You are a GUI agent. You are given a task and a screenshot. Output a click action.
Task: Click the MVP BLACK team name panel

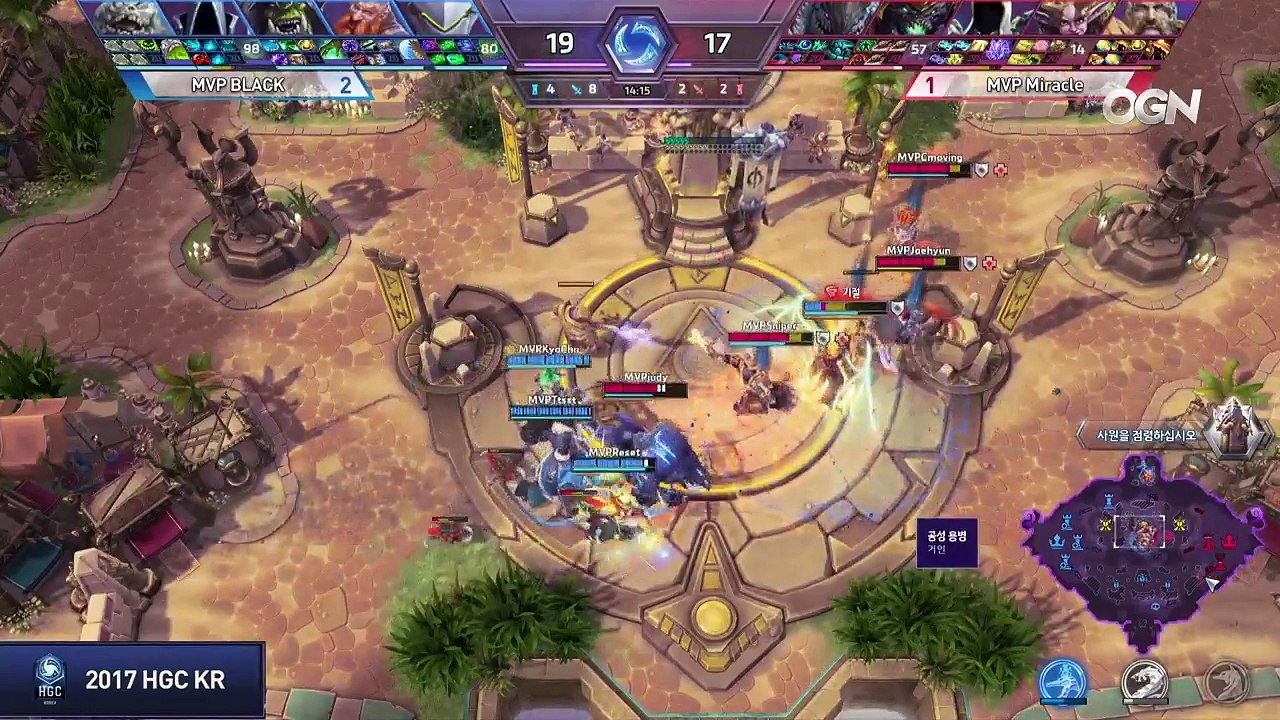[245, 85]
